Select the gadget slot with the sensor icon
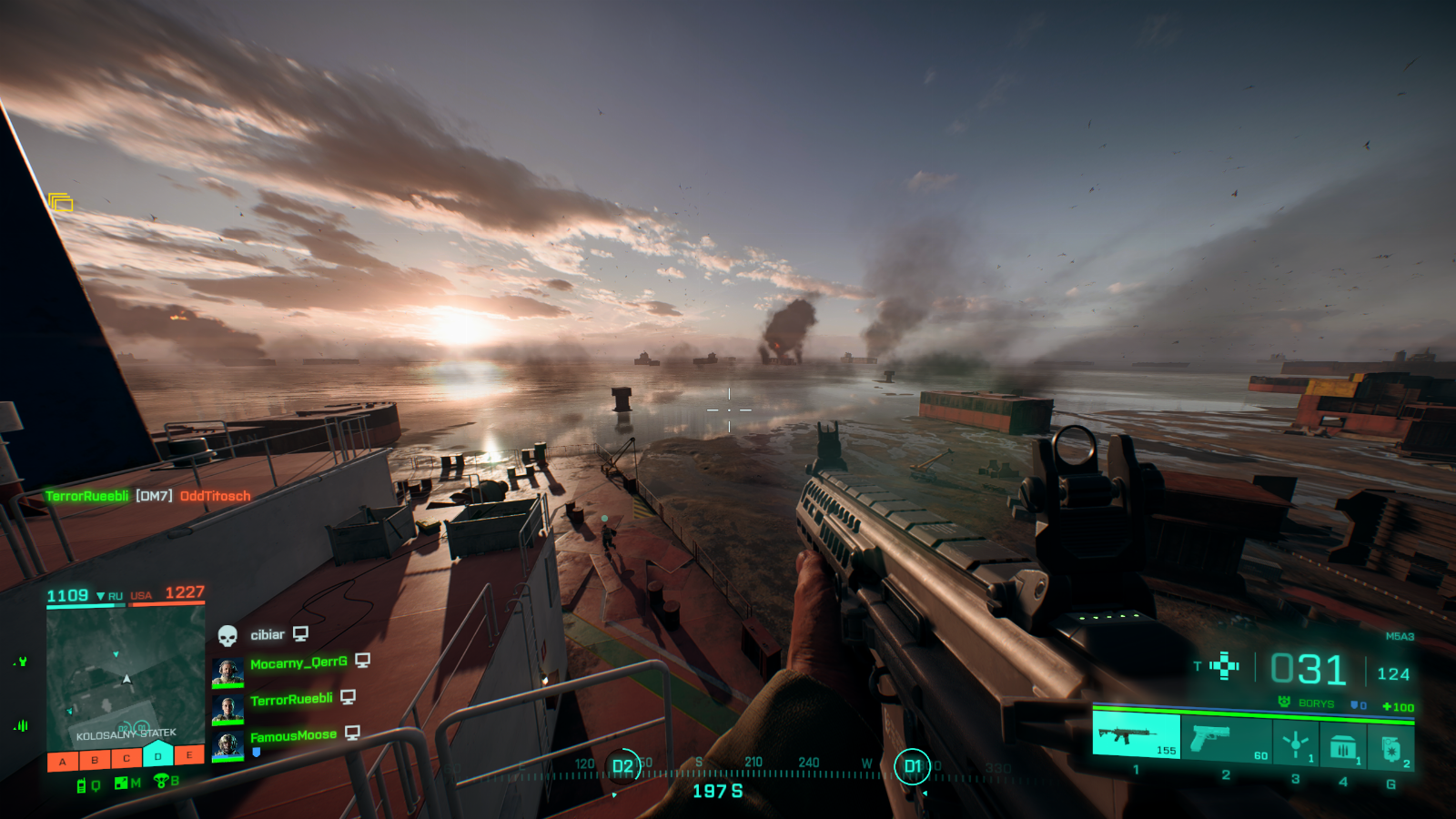The image size is (1456, 819). 1295,743
